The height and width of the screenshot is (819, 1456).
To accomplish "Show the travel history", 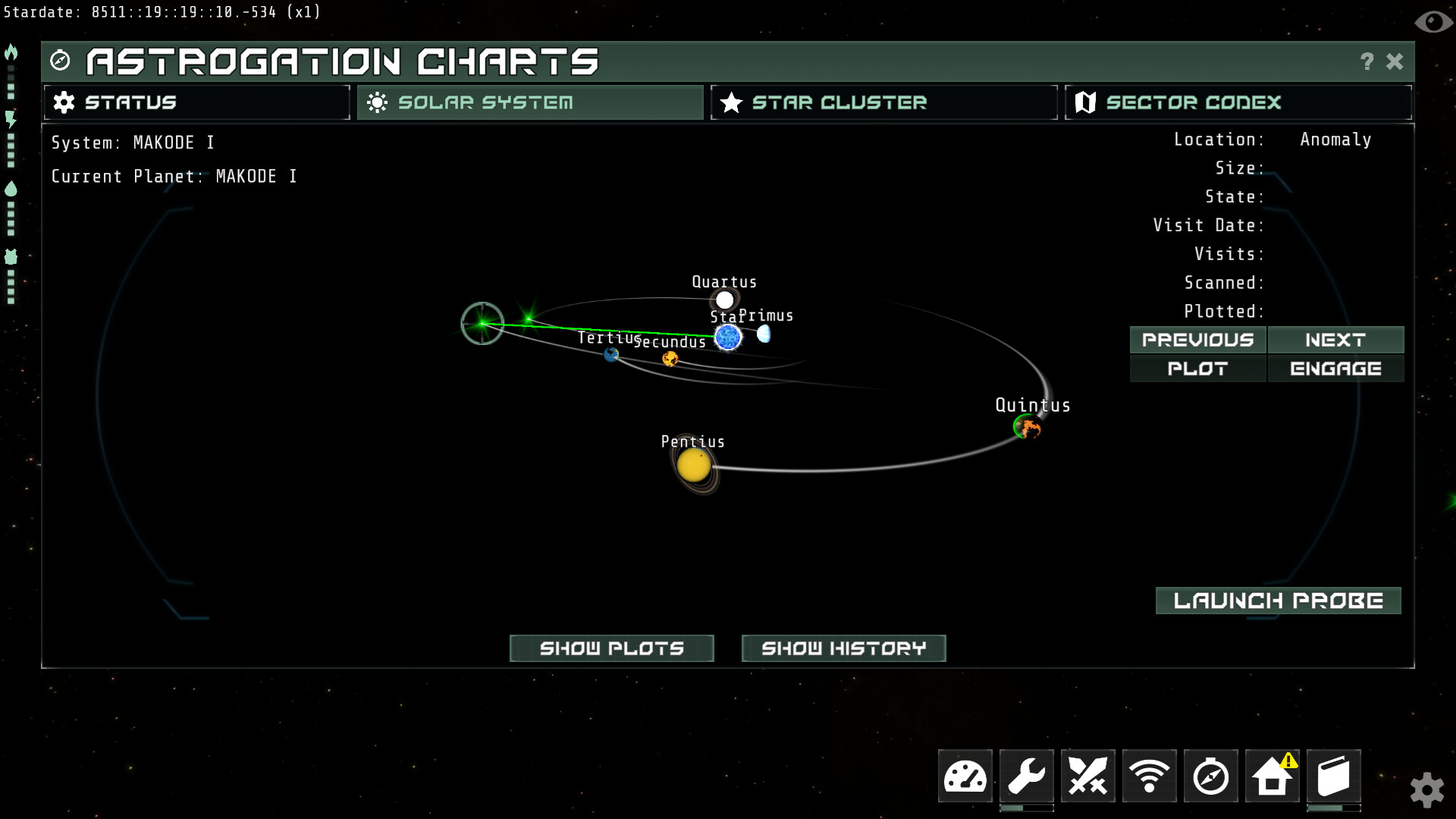I will [843, 648].
